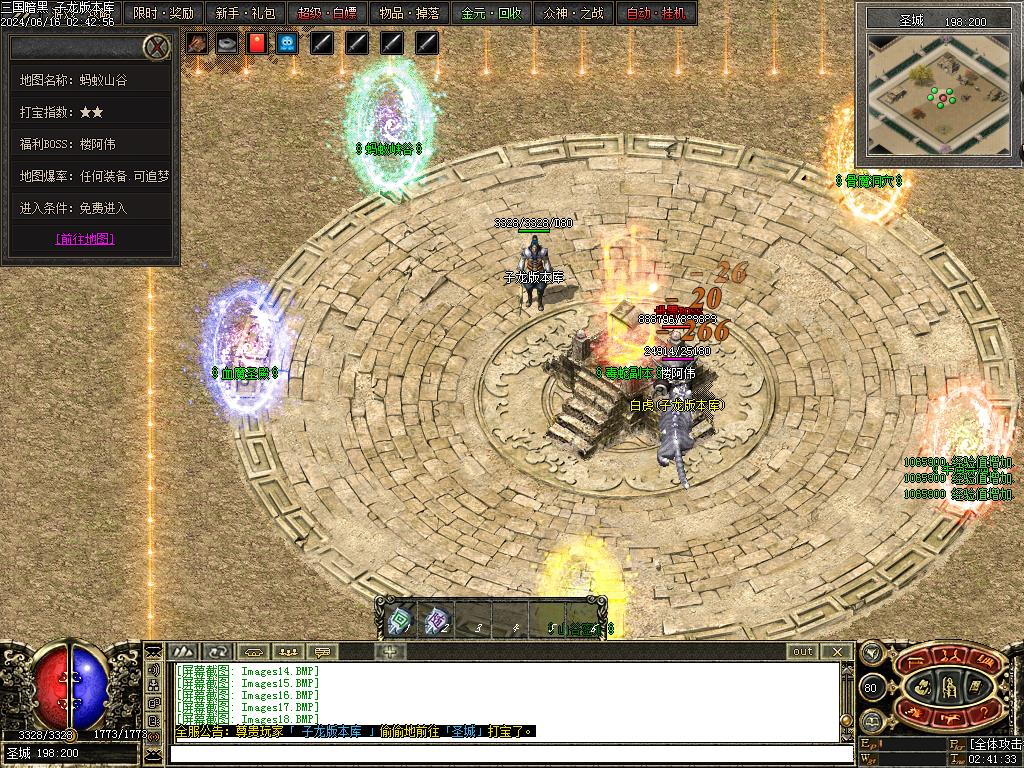Use the second hotbar slot's purple scroll
The height and width of the screenshot is (768, 1024).
tap(435, 621)
